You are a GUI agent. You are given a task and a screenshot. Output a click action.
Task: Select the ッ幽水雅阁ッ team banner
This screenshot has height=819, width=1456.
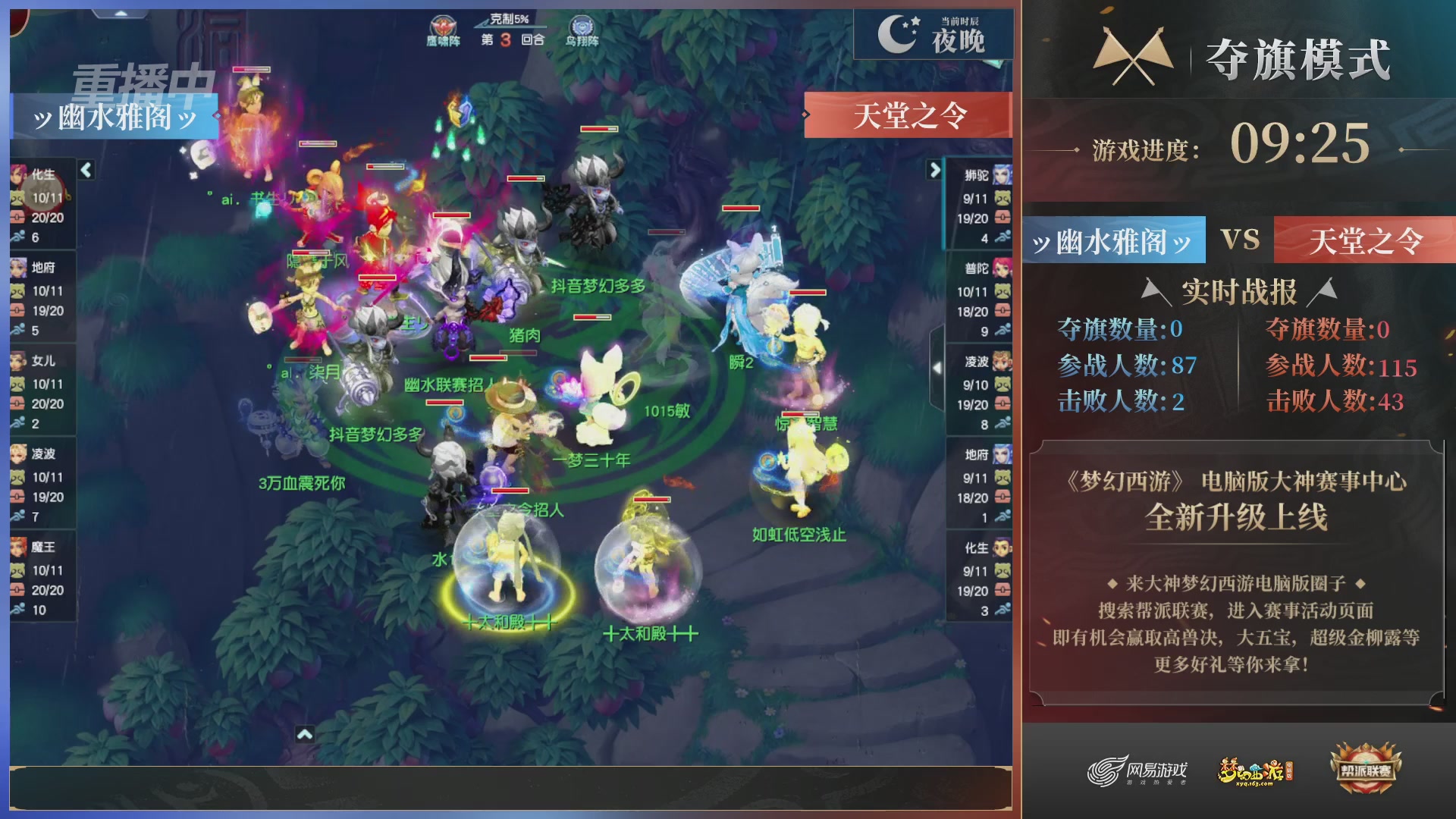coord(114,115)
